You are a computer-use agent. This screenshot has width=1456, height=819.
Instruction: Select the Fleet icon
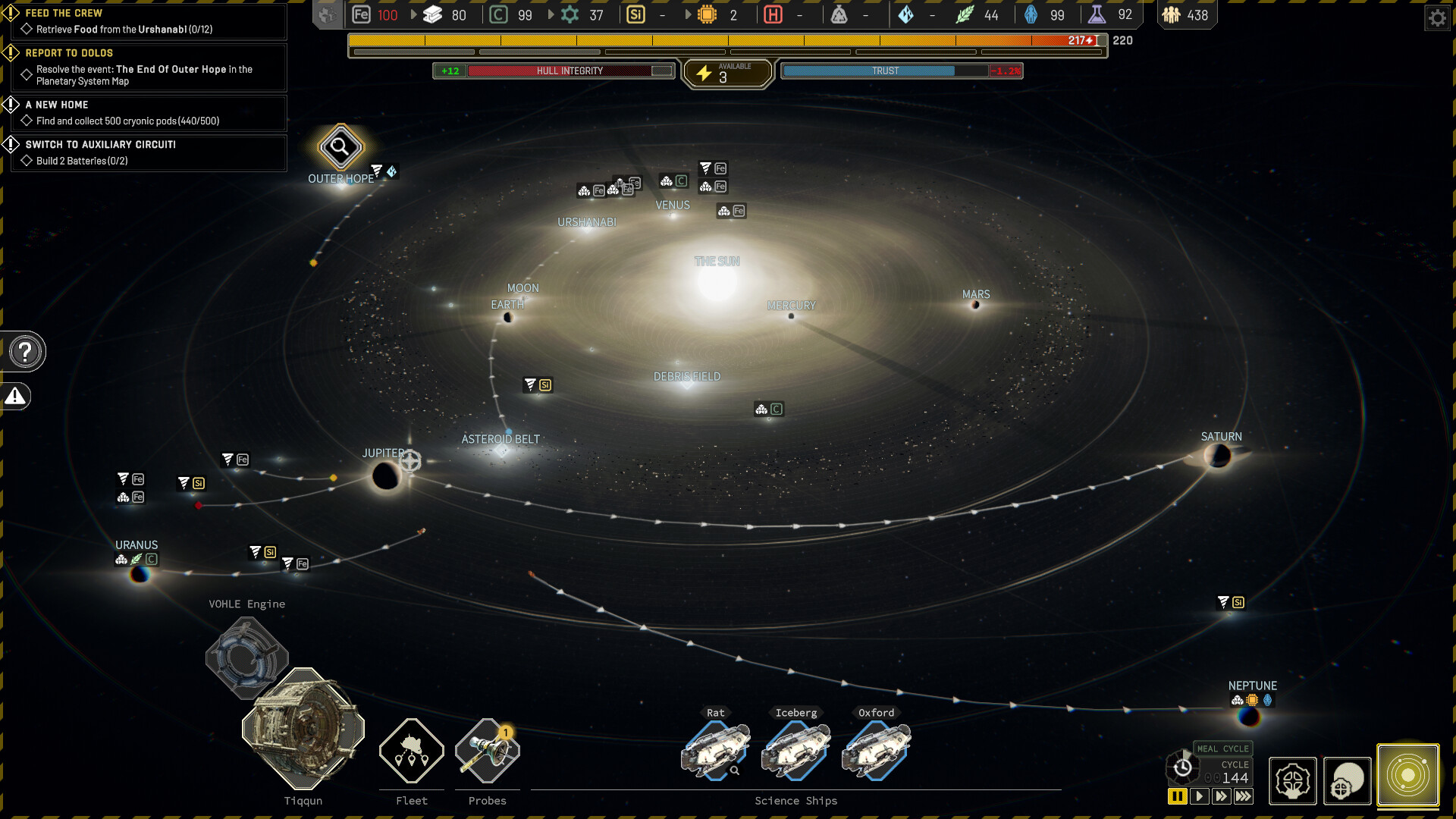411,751
